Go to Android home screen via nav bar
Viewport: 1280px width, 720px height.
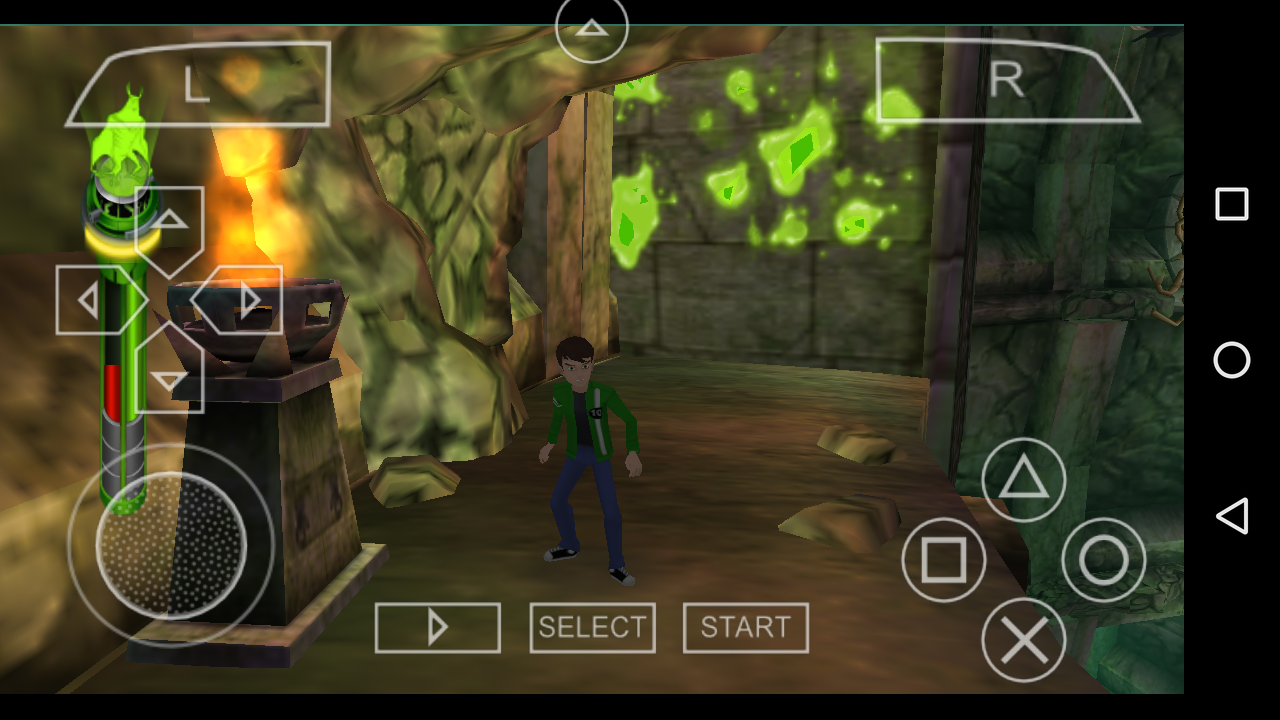pyautogui.click(x=1232, y=360)
